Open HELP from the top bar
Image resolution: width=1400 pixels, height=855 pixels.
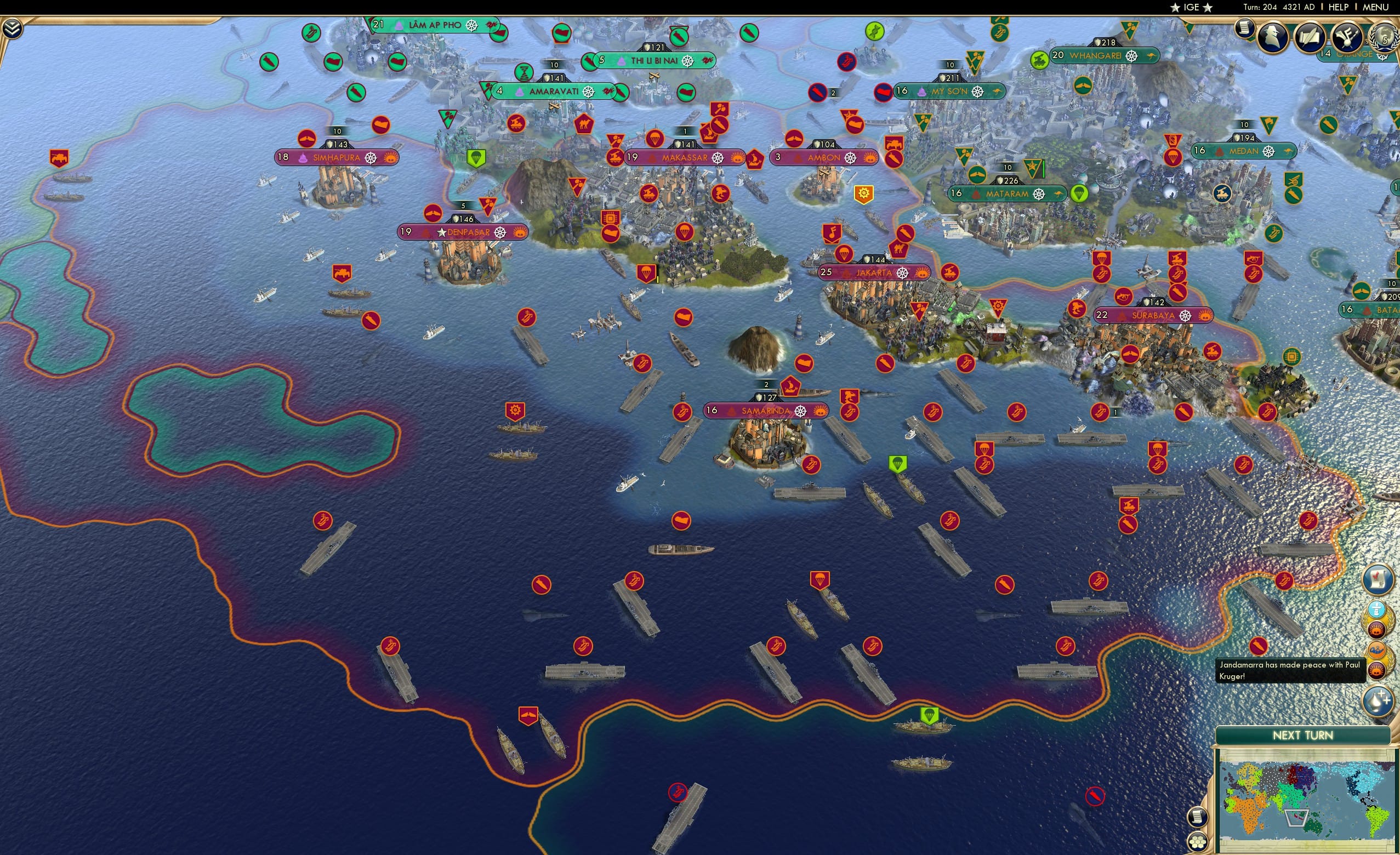tap(1339, 7)
